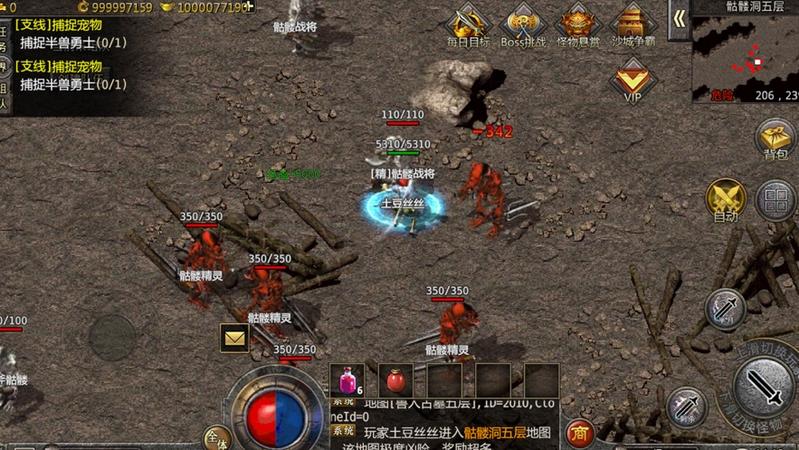Select the 全体 chat channel button

(x=216, y=438)
